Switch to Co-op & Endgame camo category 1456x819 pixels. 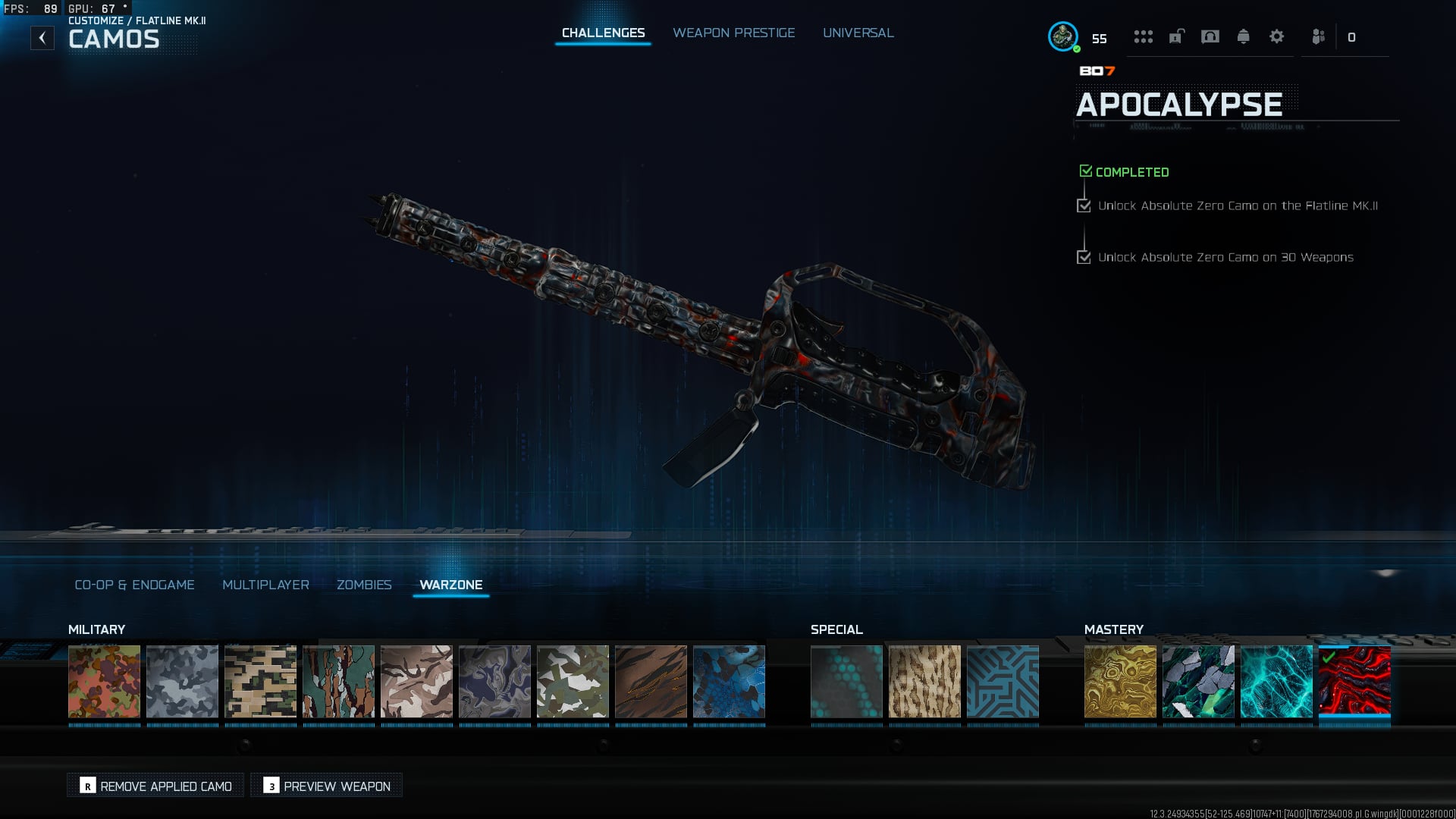[x=134, y=585]
